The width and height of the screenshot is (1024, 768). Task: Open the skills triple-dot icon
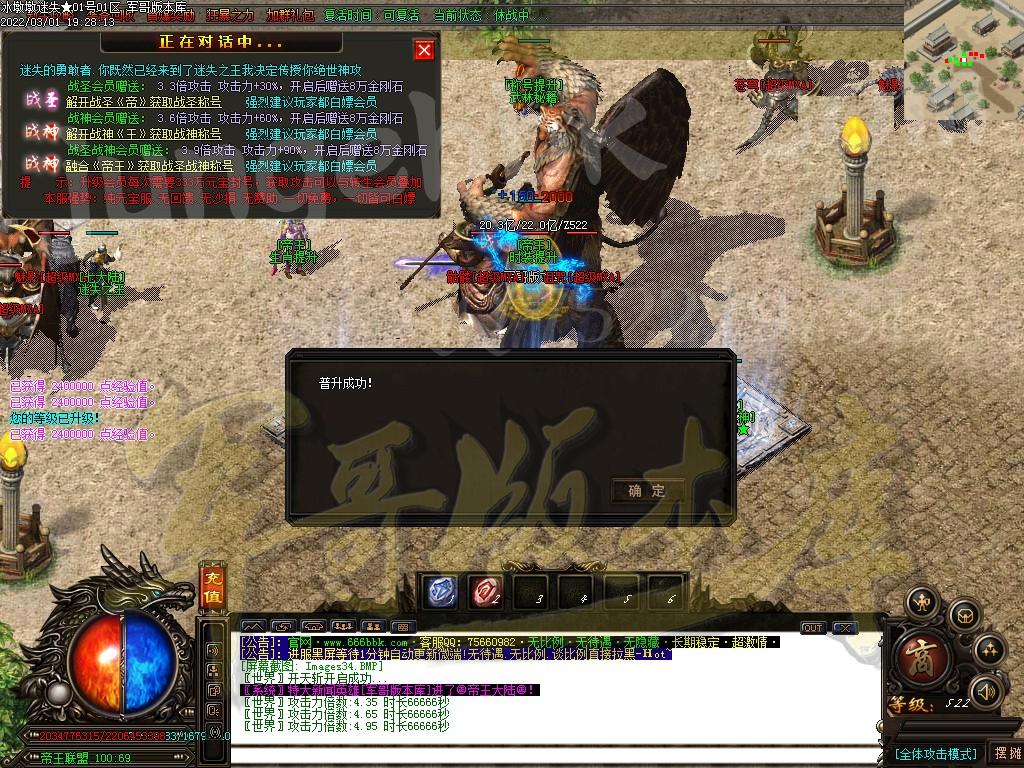(989, 650)
